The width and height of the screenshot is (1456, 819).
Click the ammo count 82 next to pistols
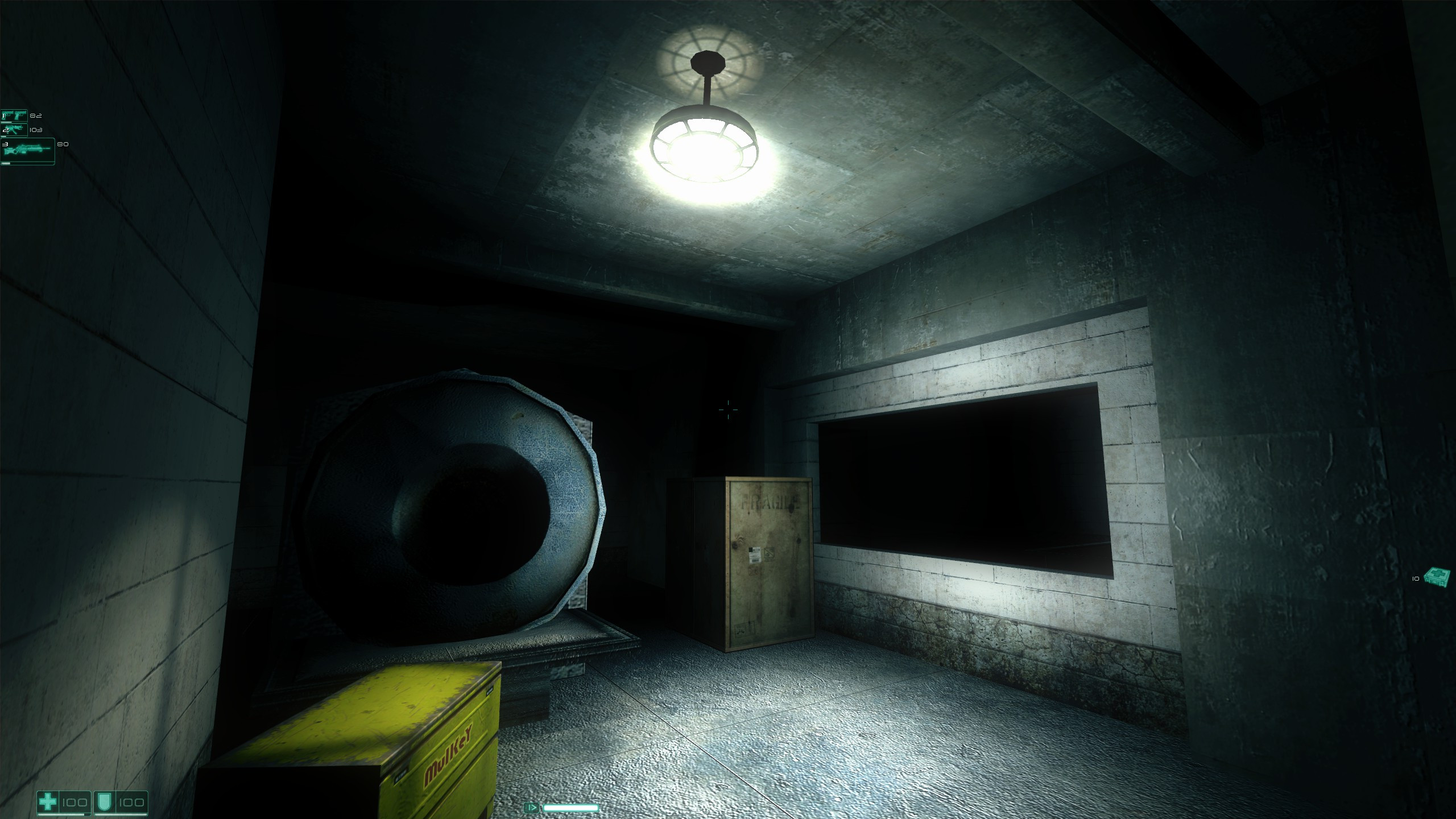36,115
